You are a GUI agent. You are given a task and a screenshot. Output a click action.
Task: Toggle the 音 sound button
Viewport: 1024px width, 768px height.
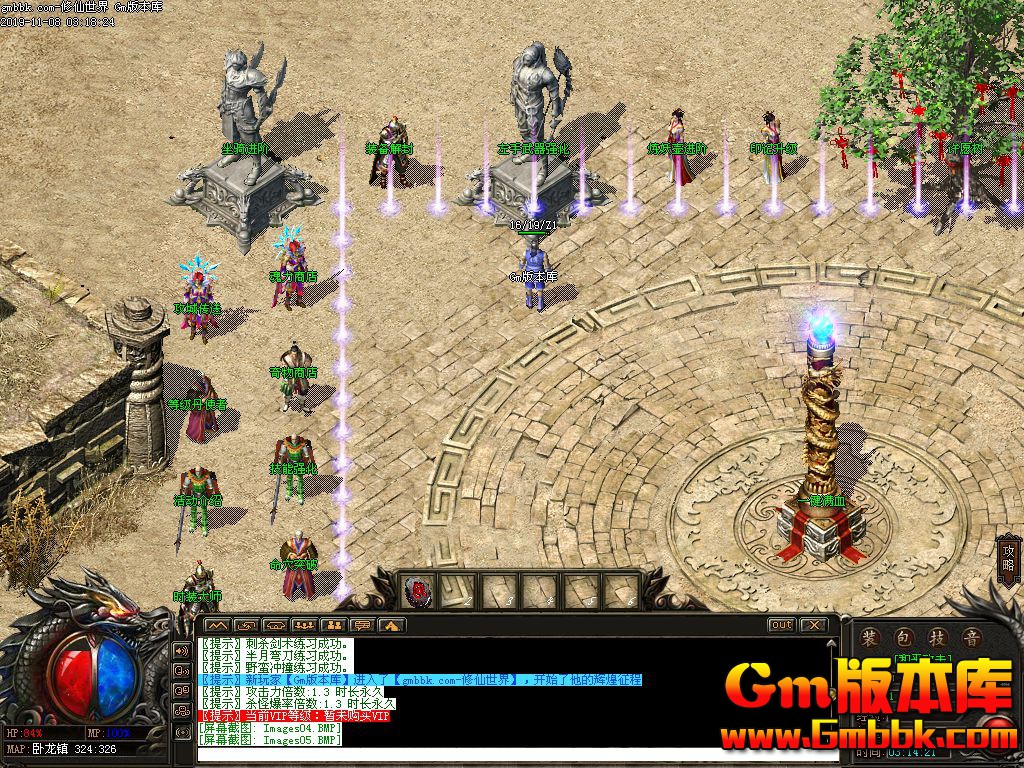tap(971, 638)
